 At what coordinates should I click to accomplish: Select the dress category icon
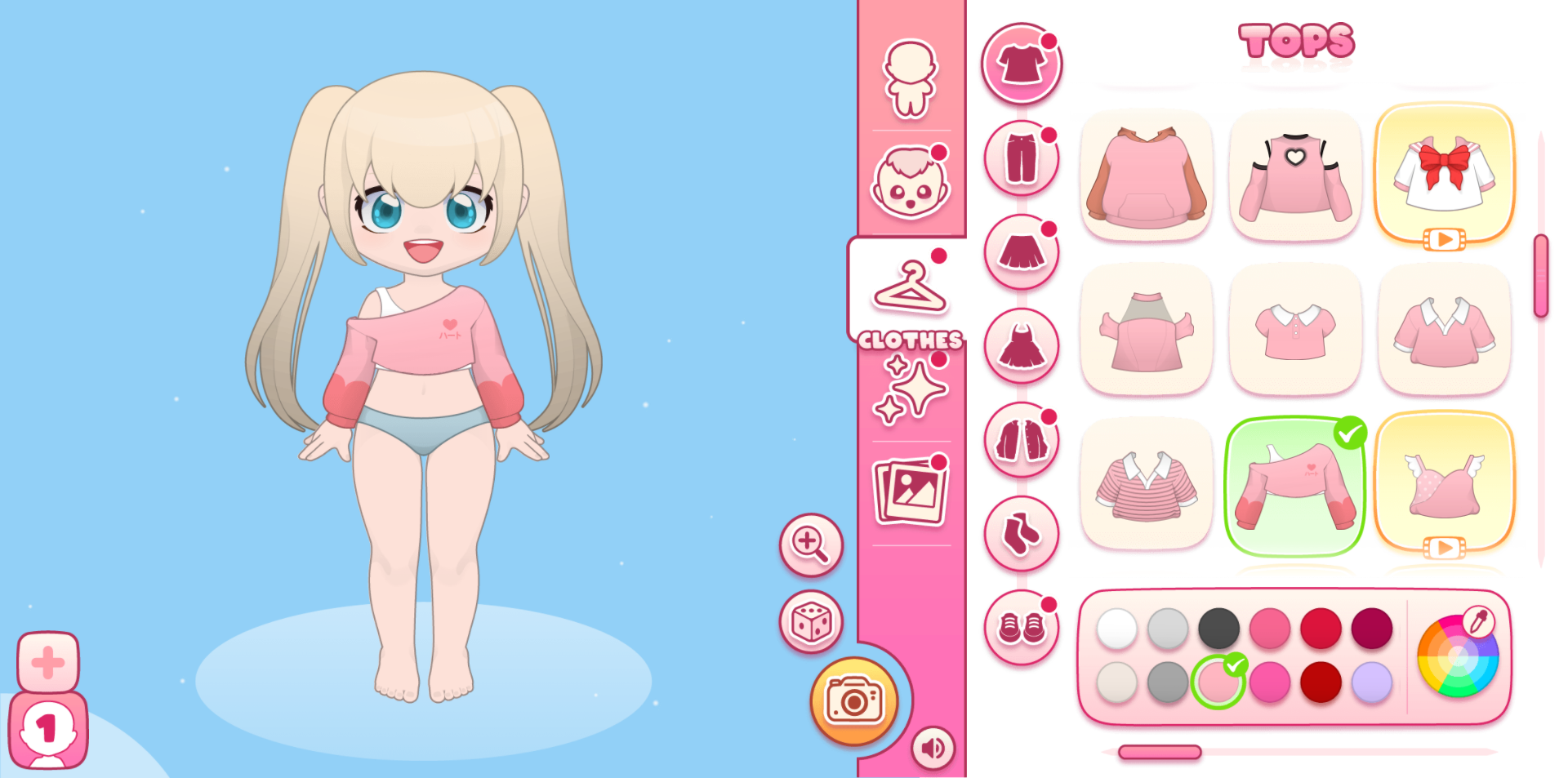pos(1022,346)
